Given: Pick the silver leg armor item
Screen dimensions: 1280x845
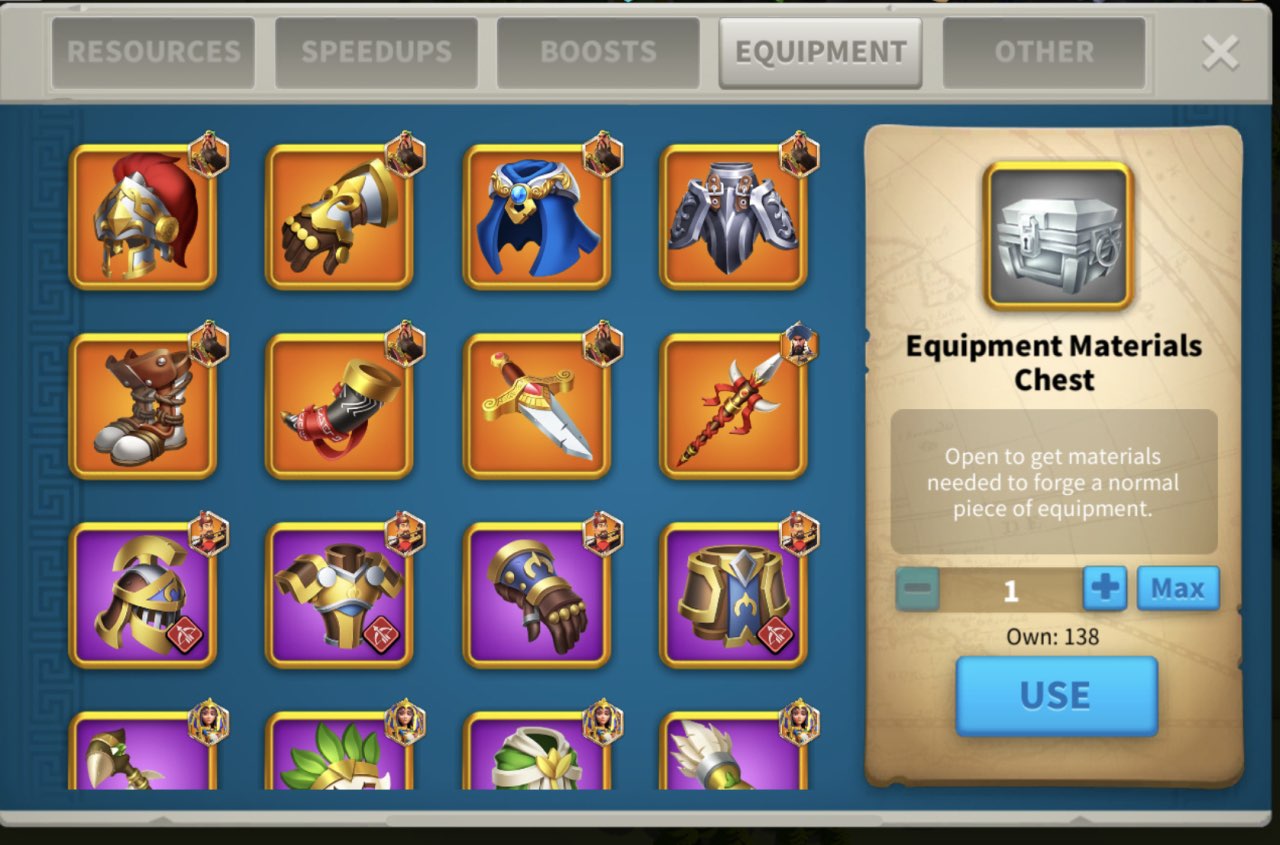Looking at the screenshot, I should tap(733, 217).
